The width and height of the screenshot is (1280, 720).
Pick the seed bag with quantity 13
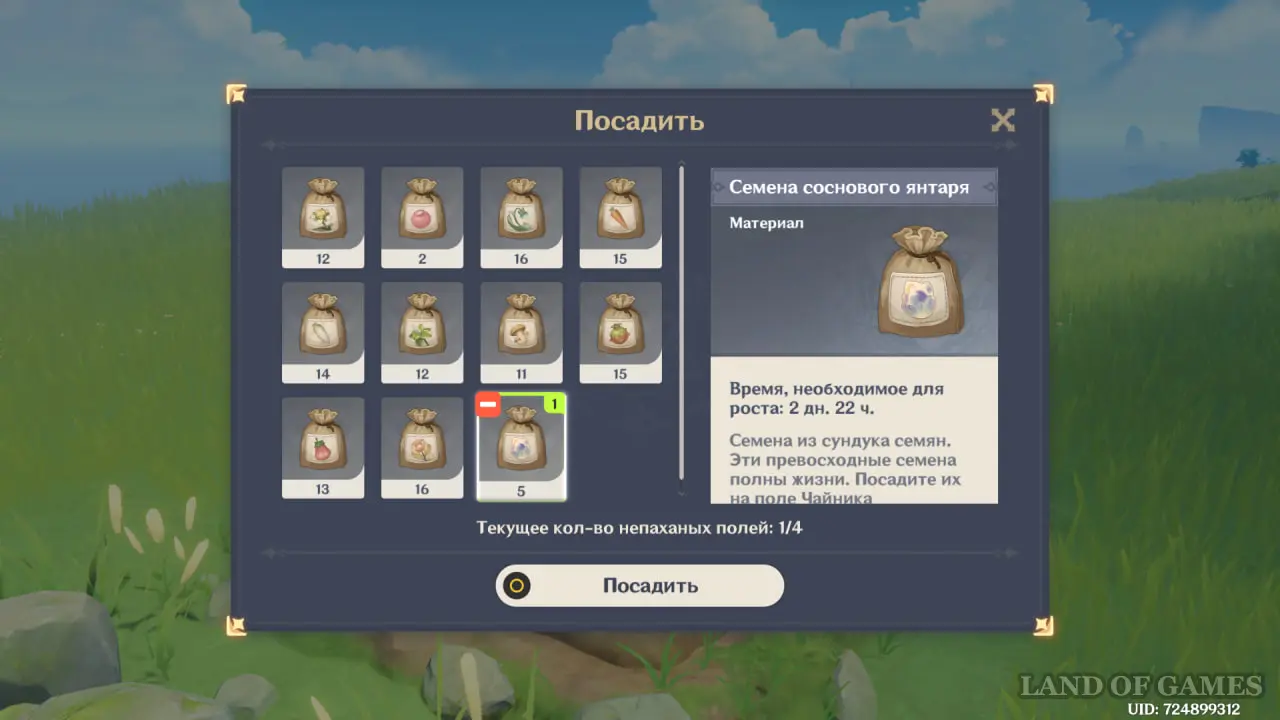point(323,447)
